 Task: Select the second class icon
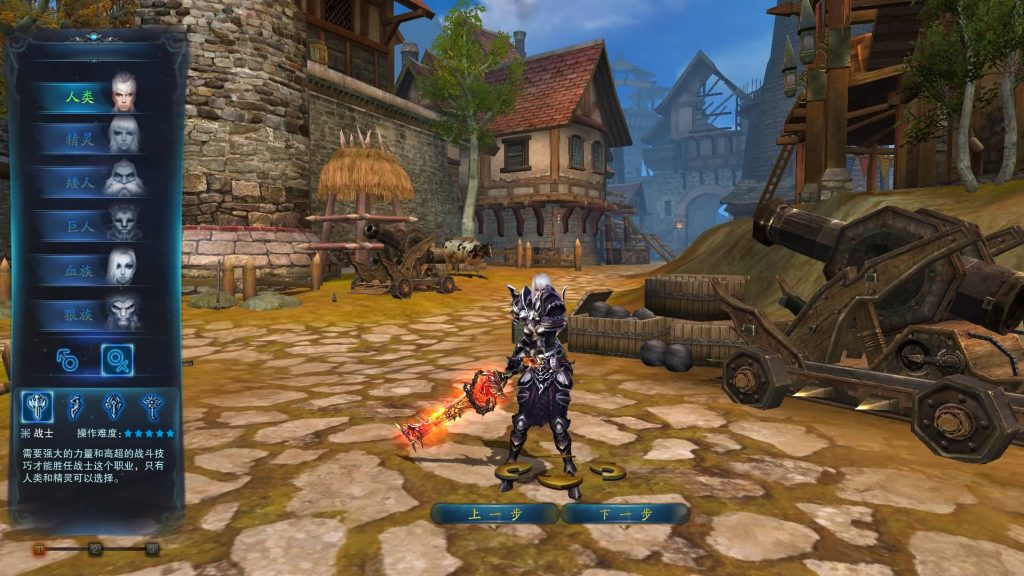click(x=76, y=406)
